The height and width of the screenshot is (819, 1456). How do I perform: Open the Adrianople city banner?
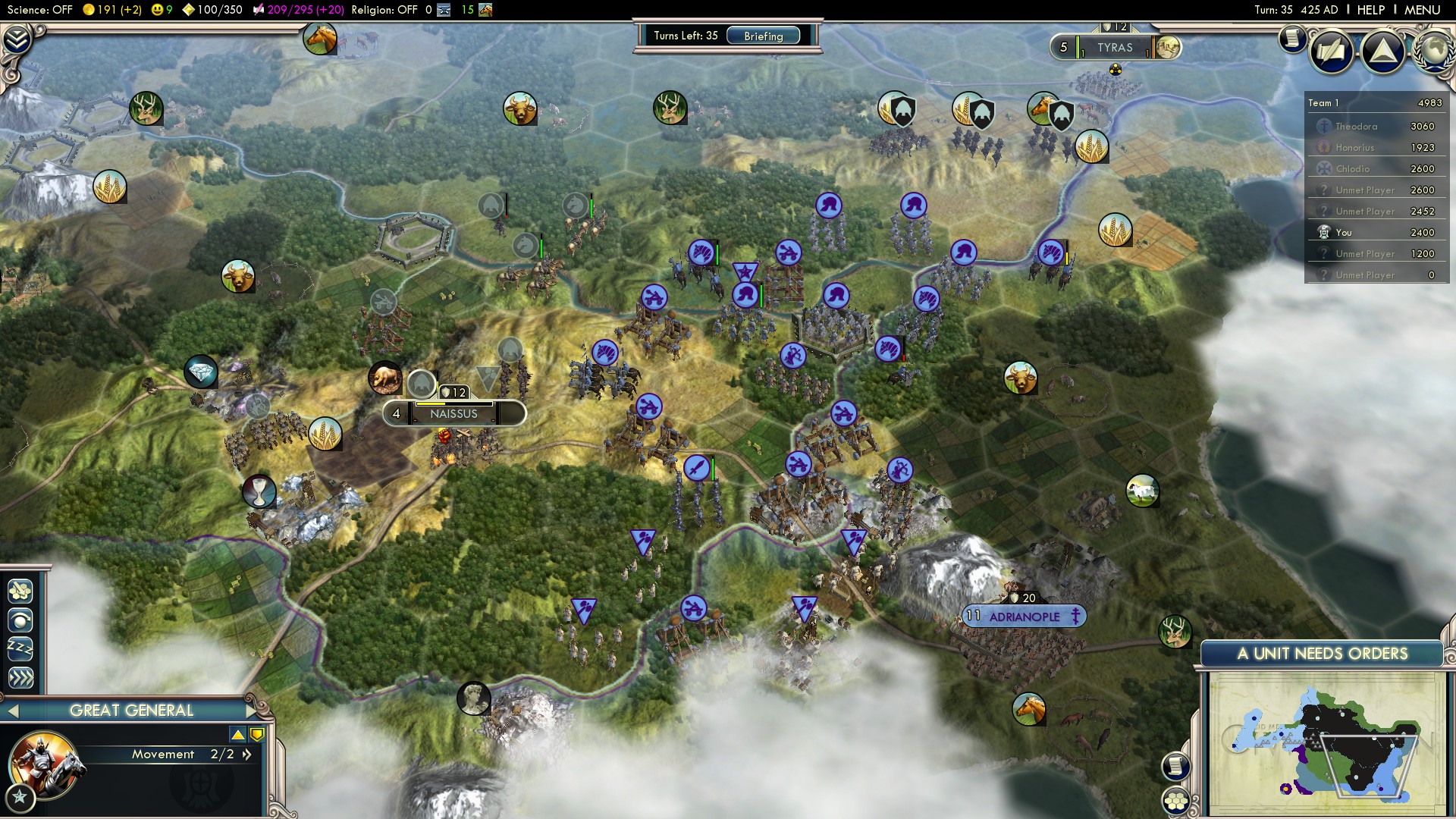(1024, 617)
